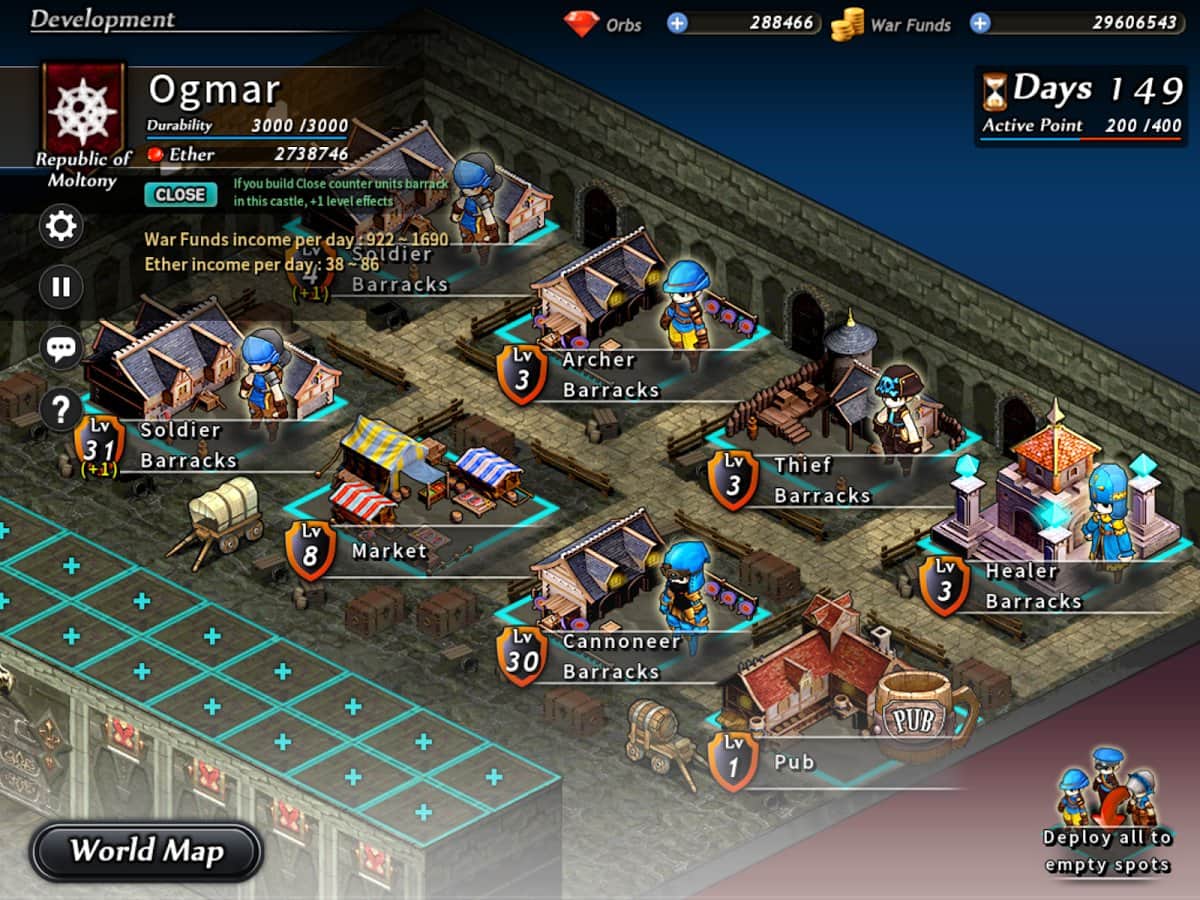Image resolution: width=1200 pixels, height=900 pixels.
Task: Add War Funds with the plus button
Action: click(980, 23)
